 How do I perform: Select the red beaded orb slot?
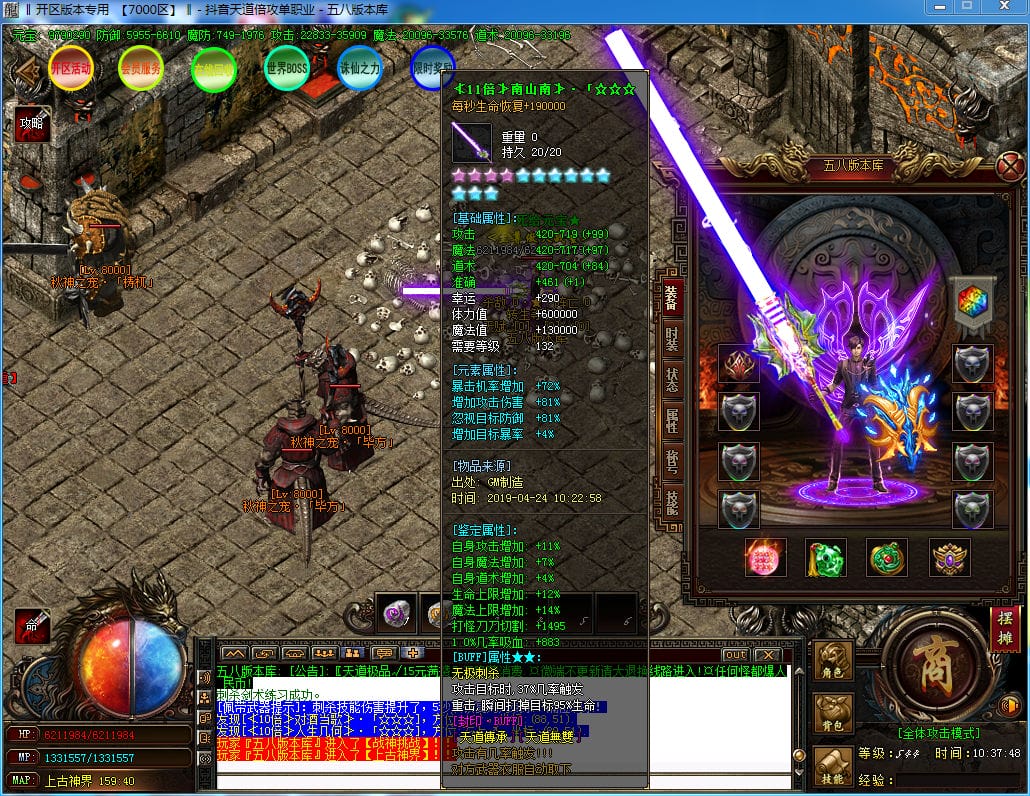(766, 558)
